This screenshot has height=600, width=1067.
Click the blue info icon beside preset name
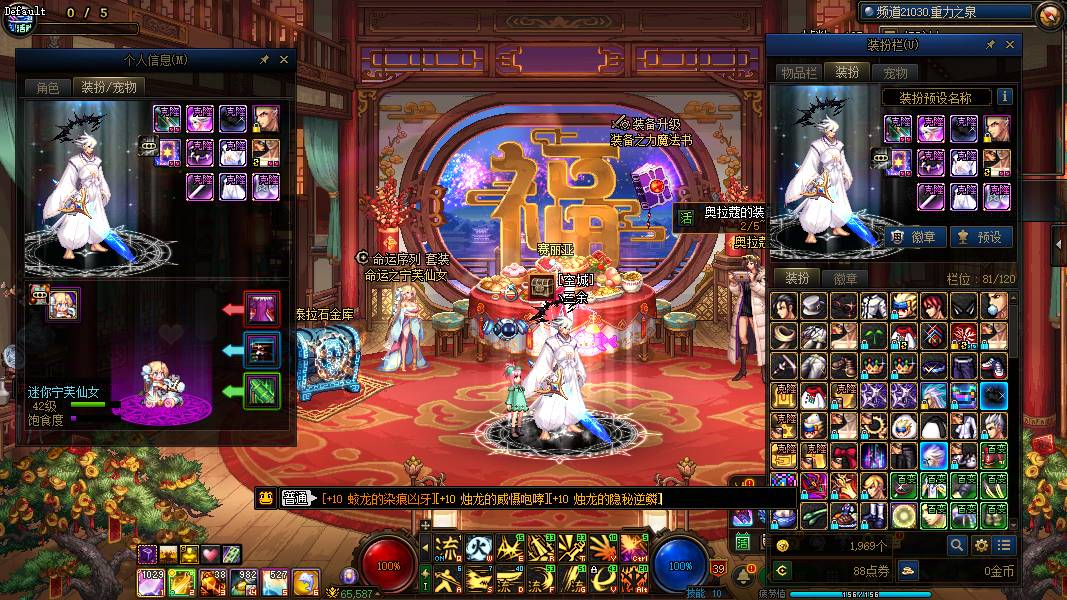coord(1004,97)
